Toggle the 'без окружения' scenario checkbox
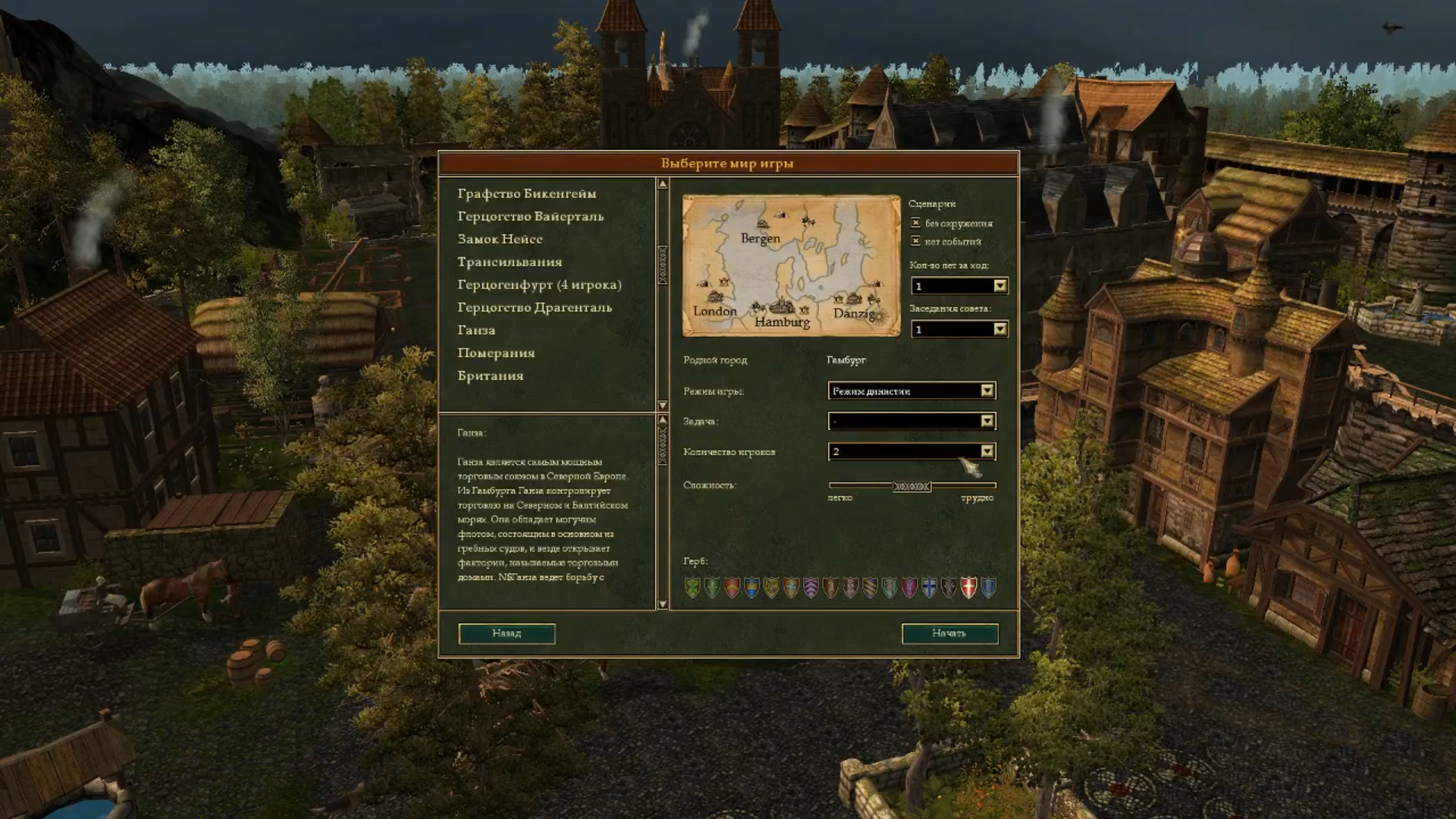The image size is (1456, 819). click(x=916, y=223)
